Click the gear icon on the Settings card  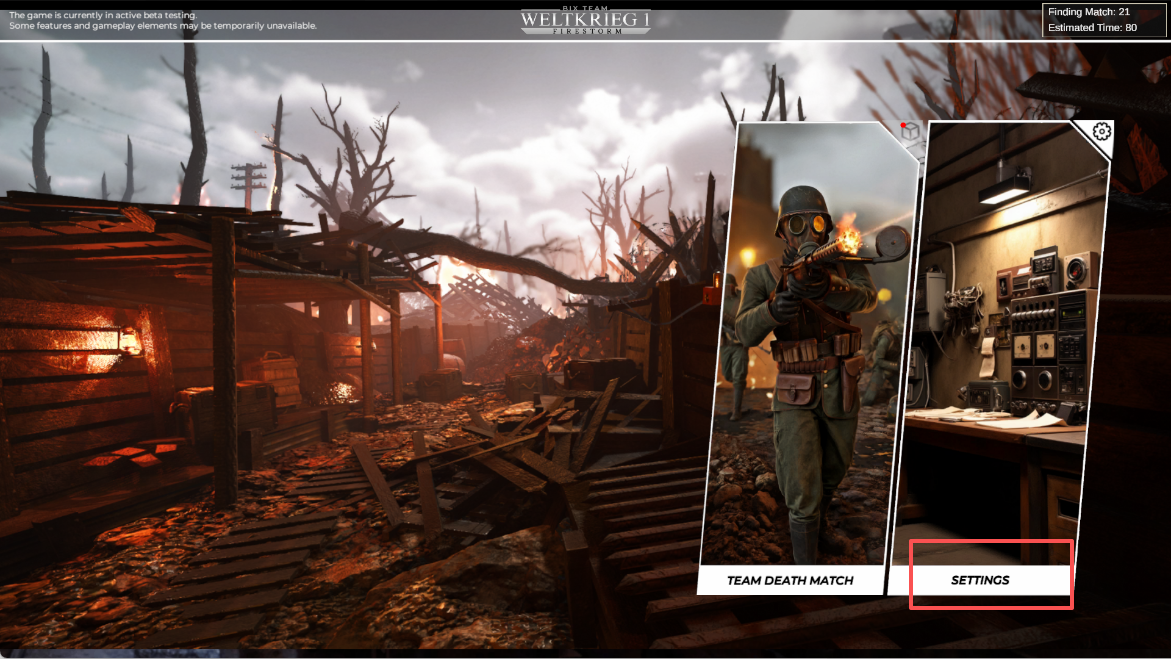pos(1101,131)
